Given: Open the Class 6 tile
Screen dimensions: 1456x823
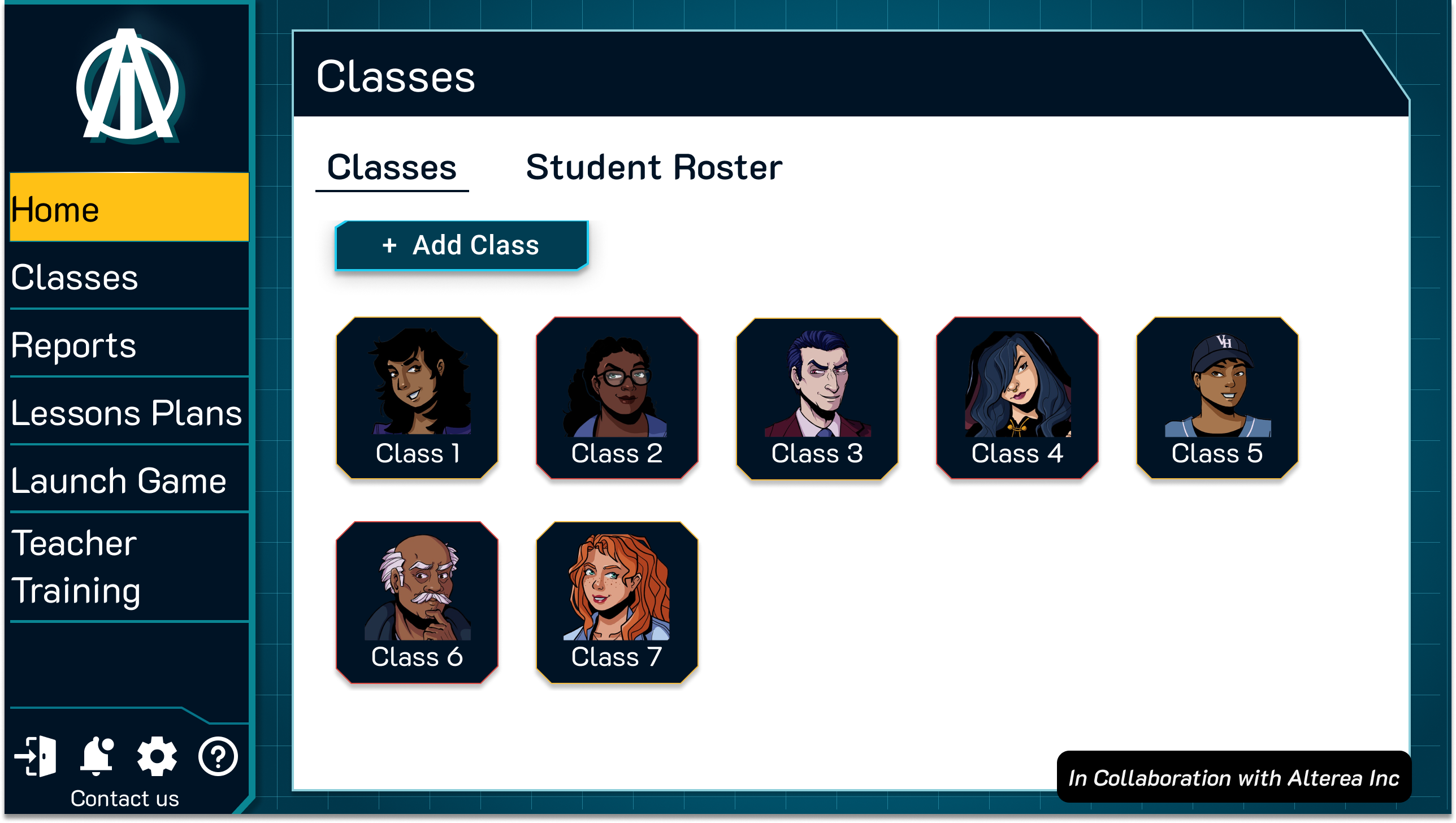Looking at the screenshot, I should pos(417,603).
